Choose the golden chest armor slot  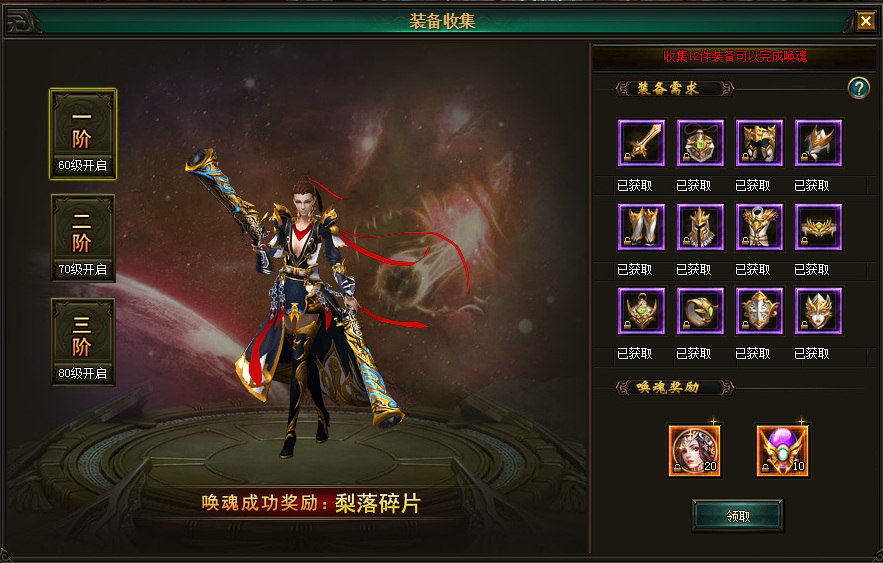tap(759, 143)
